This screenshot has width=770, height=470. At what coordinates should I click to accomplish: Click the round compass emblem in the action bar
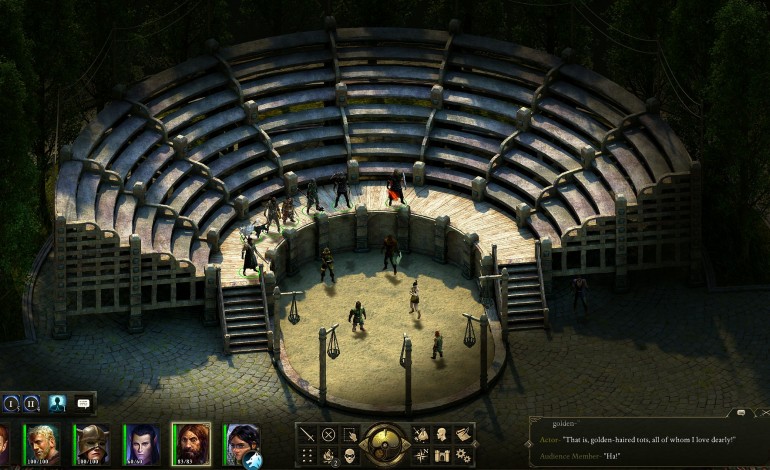[x=383, y=443]
